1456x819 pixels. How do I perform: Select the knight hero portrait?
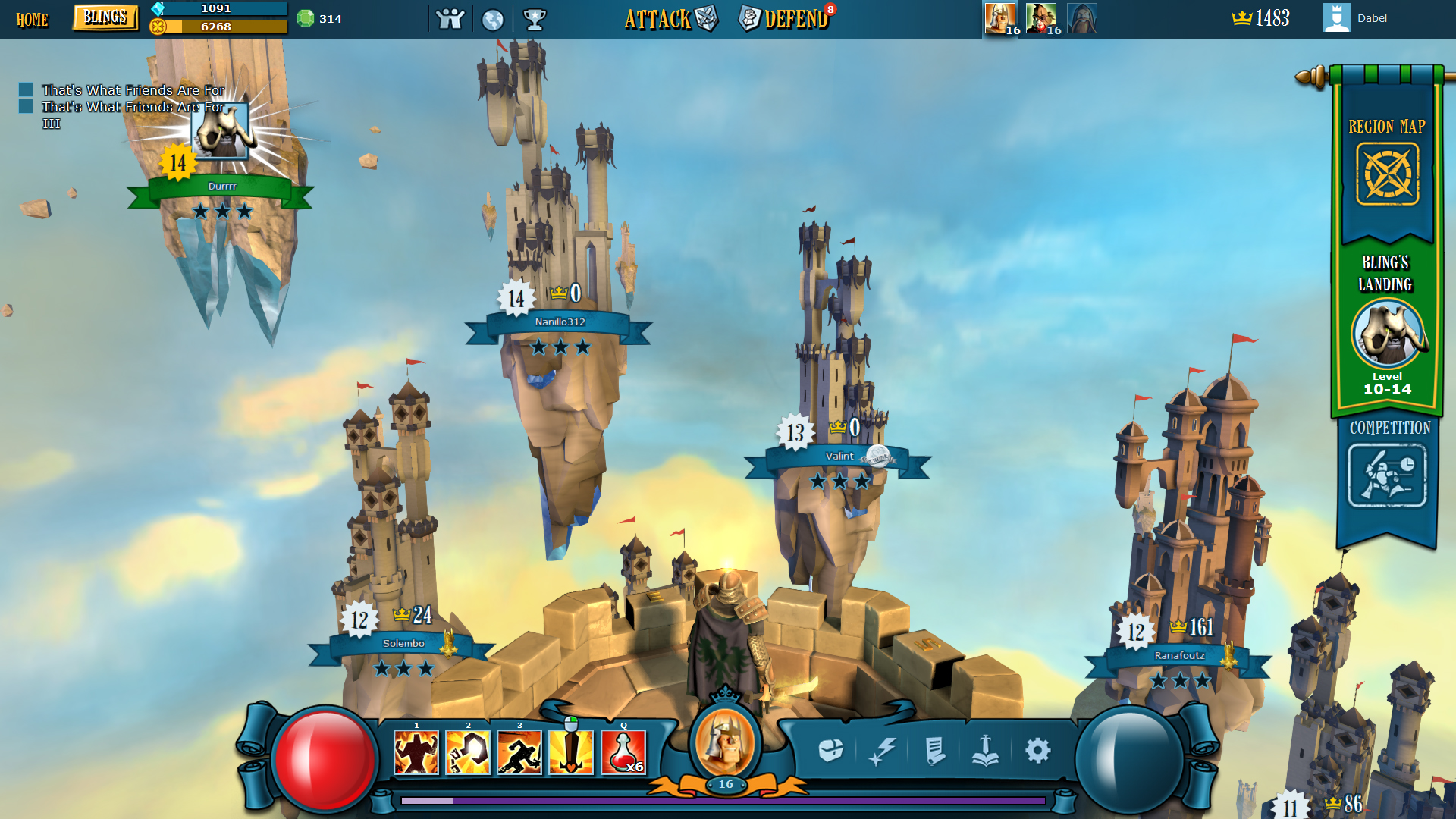pos(1000,17)
